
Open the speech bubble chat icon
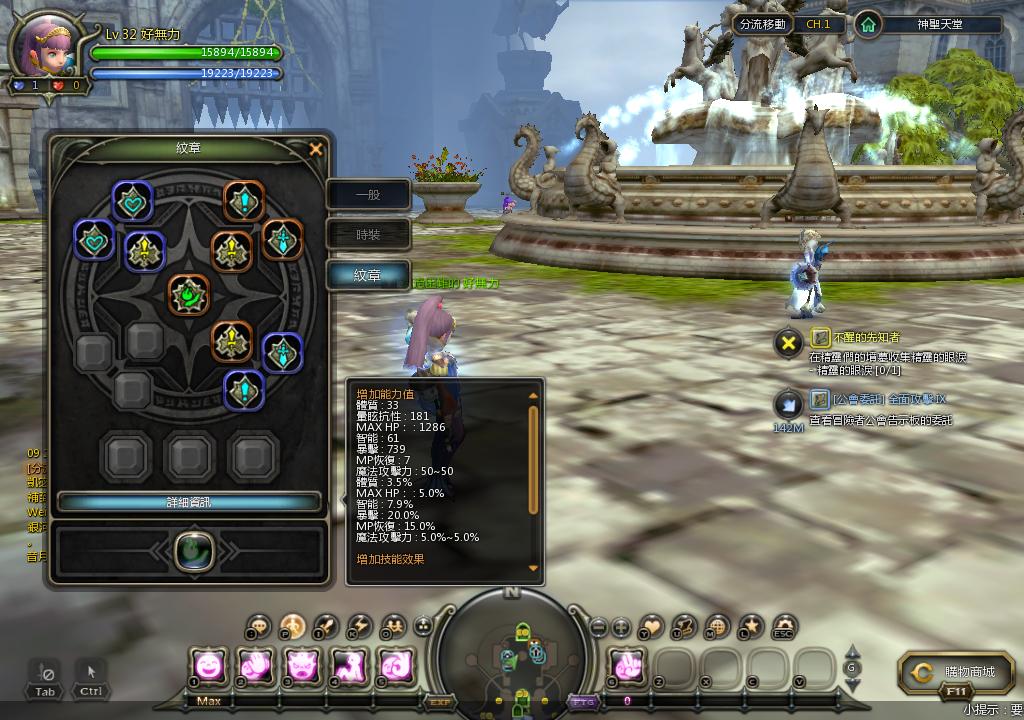259,627
